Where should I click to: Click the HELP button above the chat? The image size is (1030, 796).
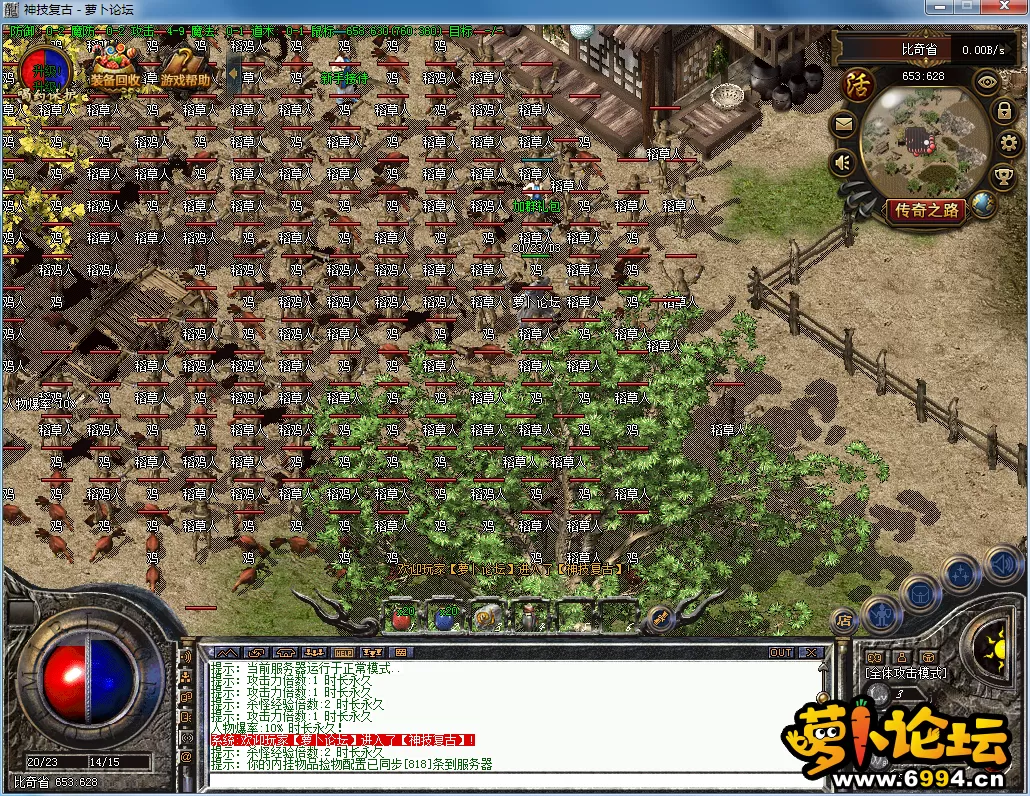pos(344,653)
